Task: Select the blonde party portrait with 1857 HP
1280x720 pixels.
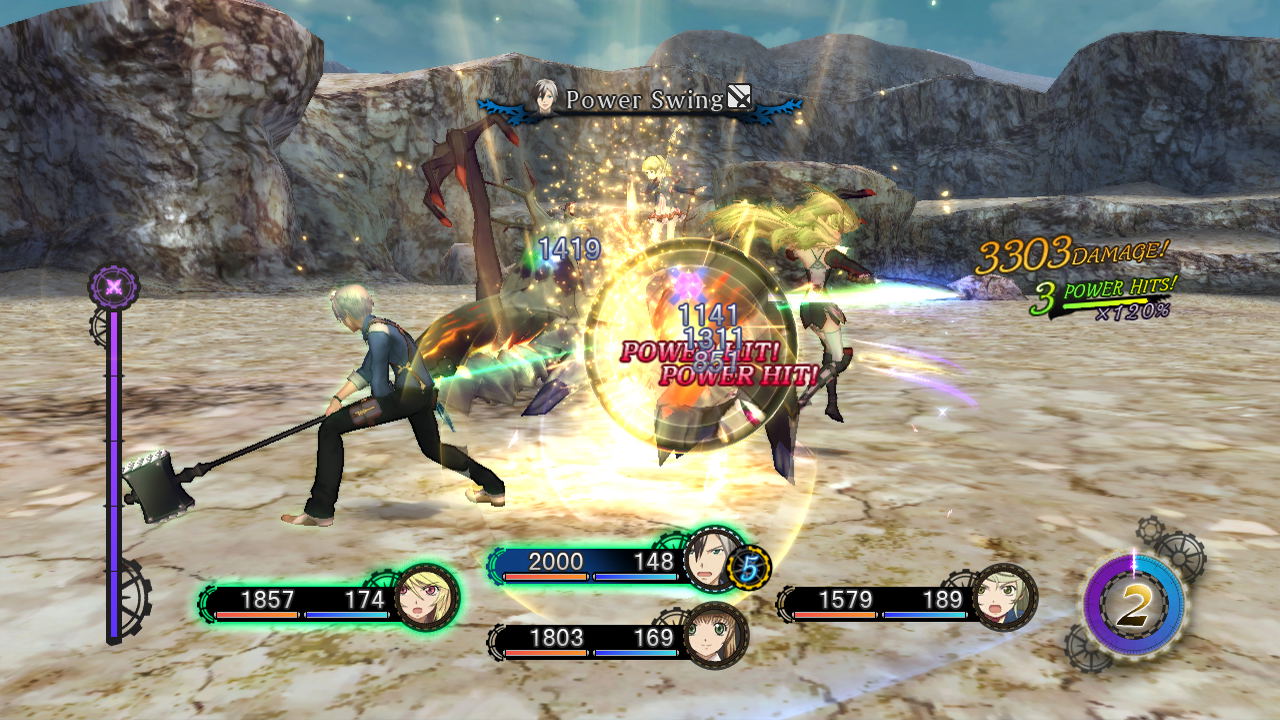Action: pyautogui.click(x=428, y=598)
